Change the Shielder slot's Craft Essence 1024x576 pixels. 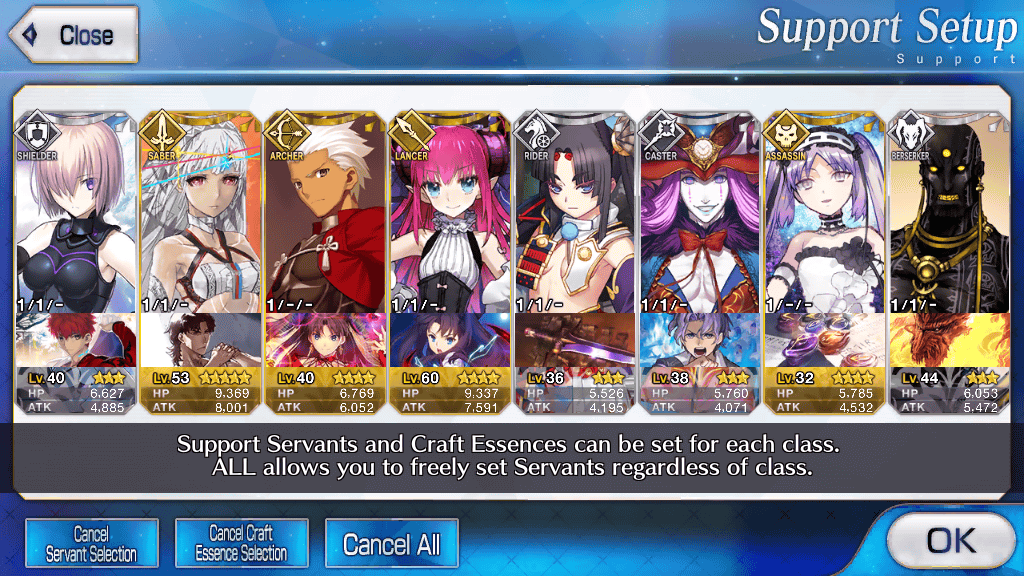[x=75, y=341]
